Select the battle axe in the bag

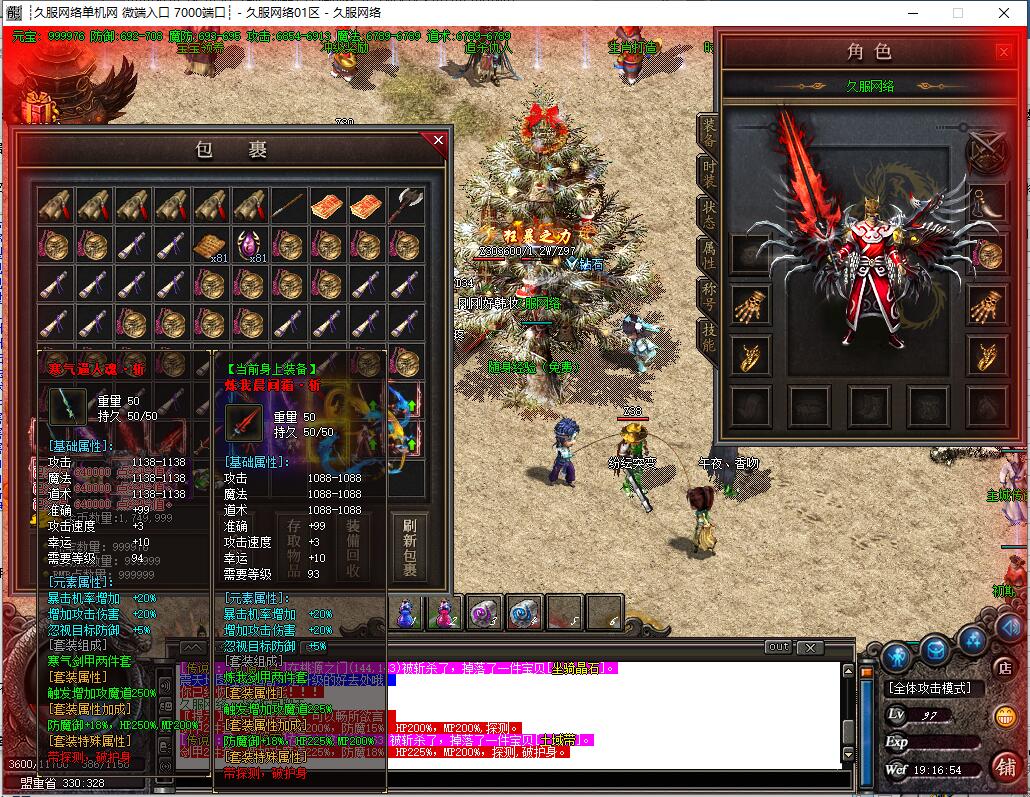(x=406, y=205)
